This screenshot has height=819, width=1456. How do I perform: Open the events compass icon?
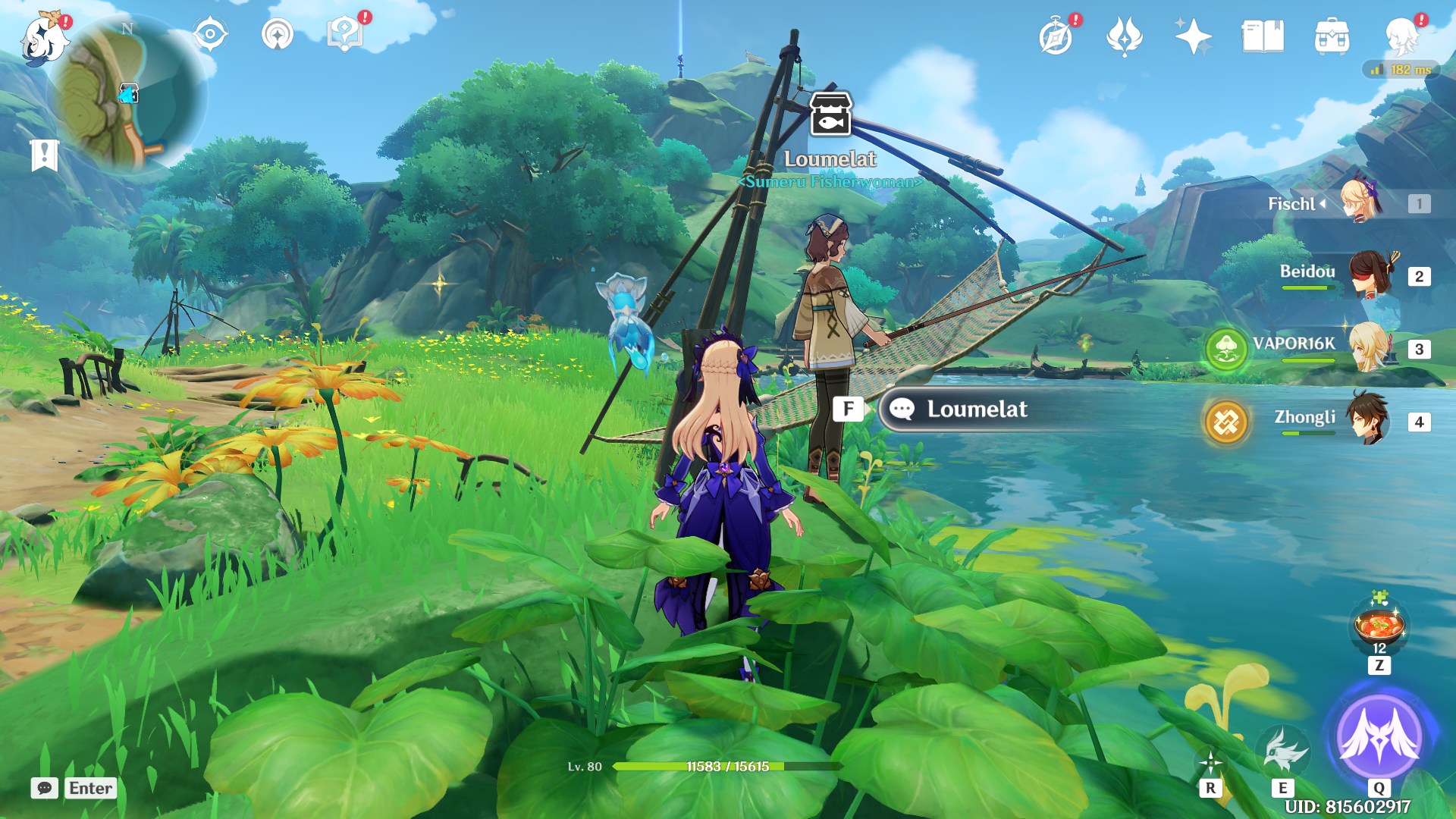click(x=1056, y=36)
